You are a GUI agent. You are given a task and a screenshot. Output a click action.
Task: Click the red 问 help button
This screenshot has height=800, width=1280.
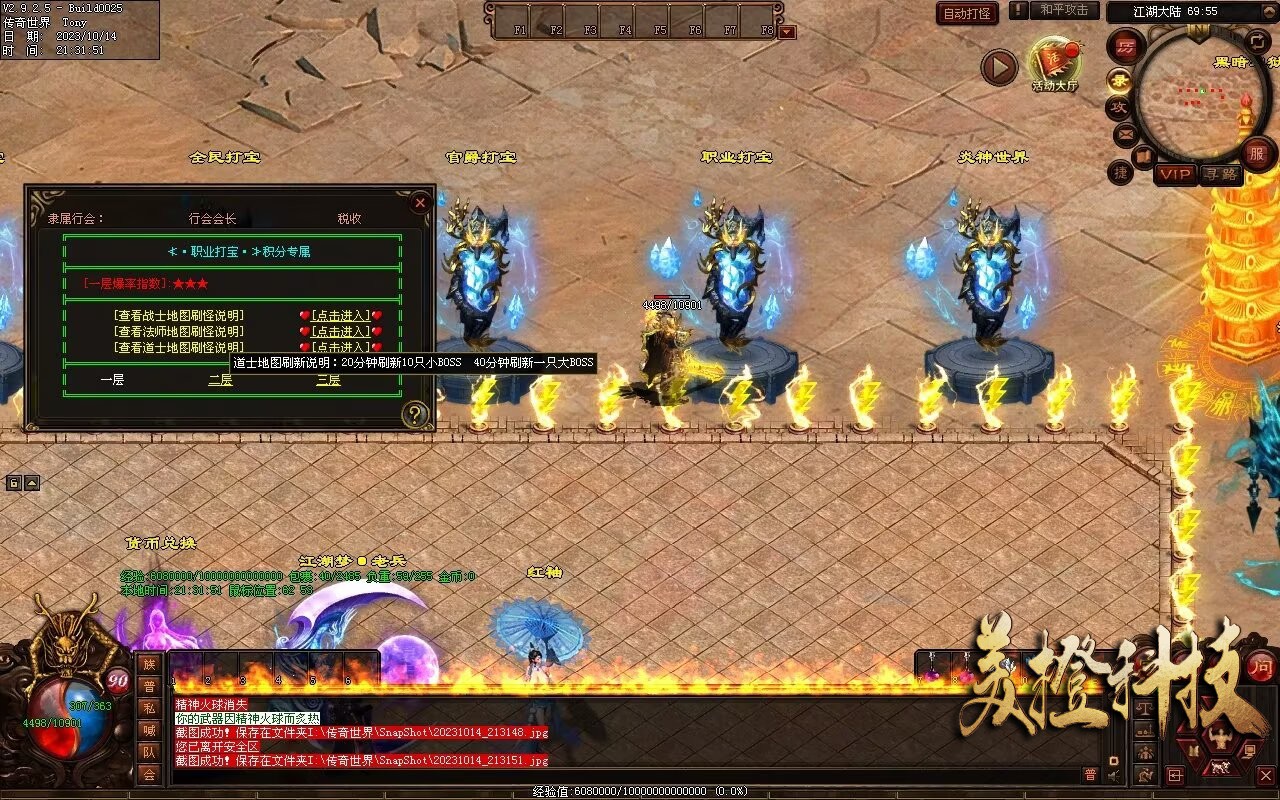click(x=1261, y=666)
